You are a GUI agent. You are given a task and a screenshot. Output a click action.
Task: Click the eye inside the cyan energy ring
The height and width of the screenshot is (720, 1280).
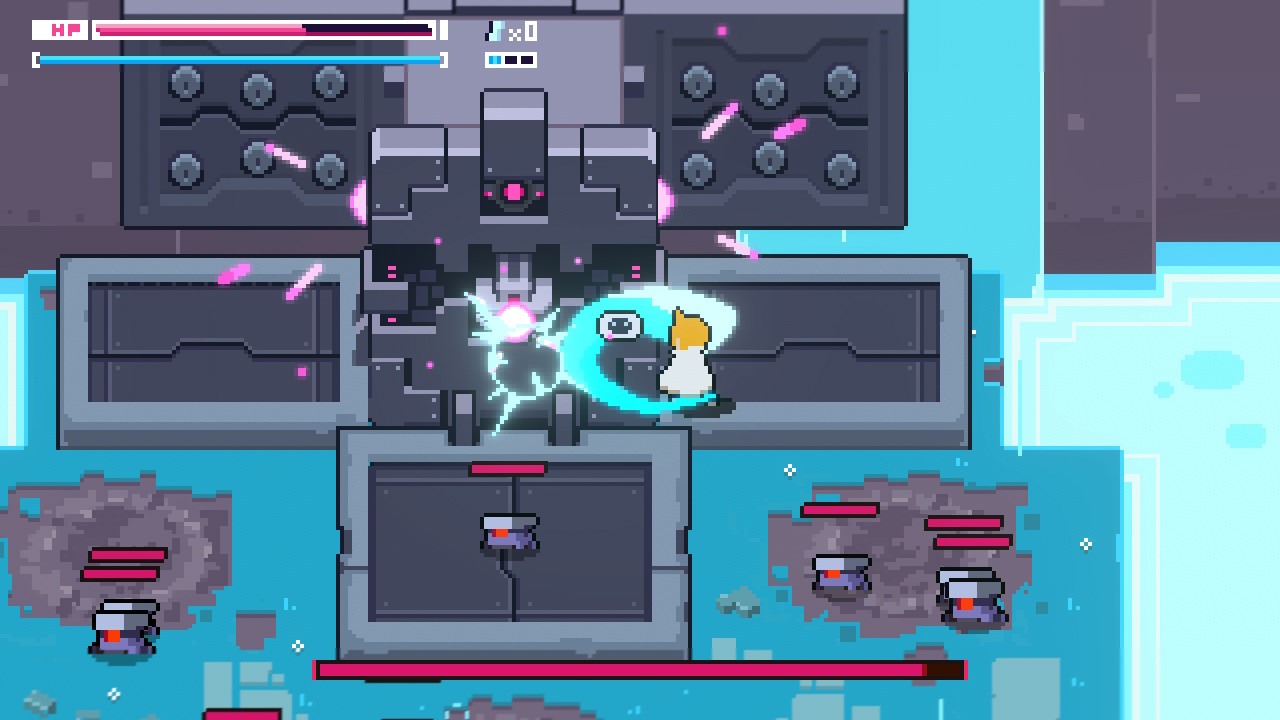pyautogui.click(x=622, y=323)
